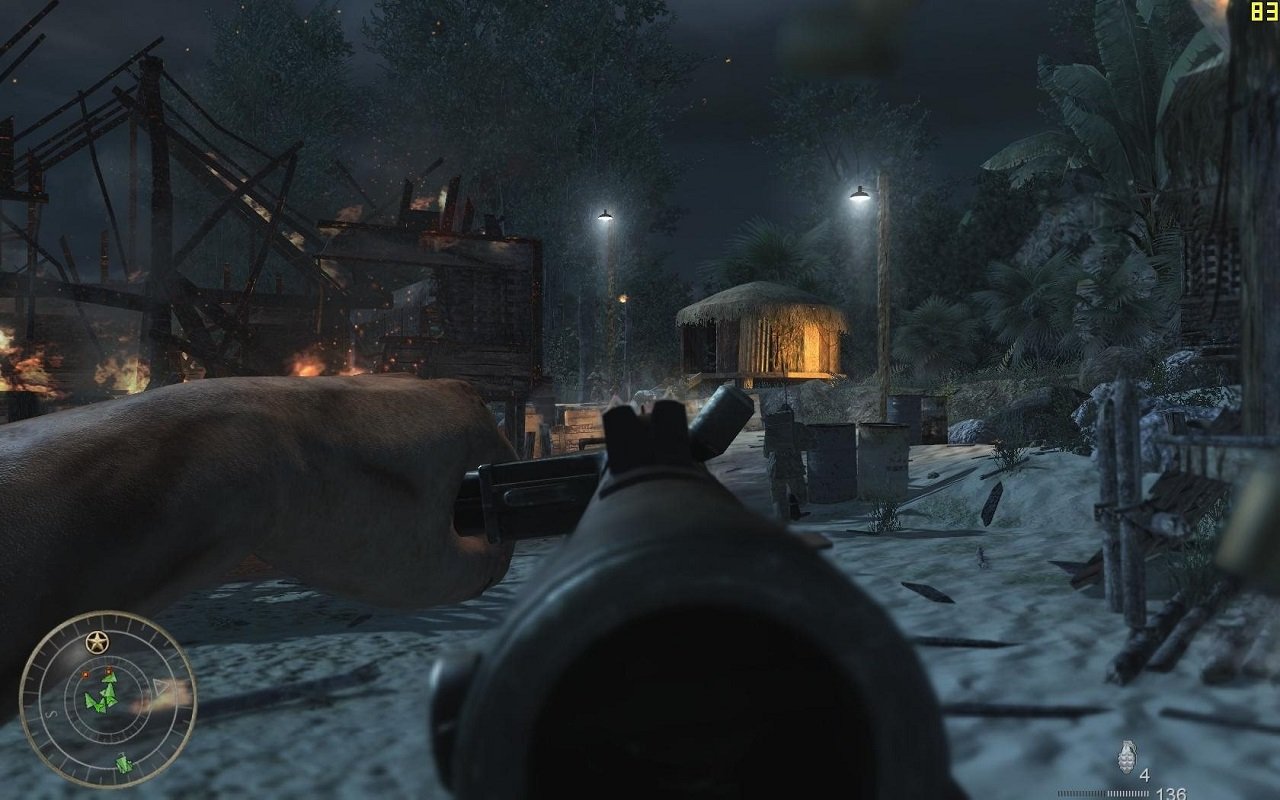Click the red enemy indicator on the compass
Viewport: 1280px width, 800px height.
pos(86,674)
